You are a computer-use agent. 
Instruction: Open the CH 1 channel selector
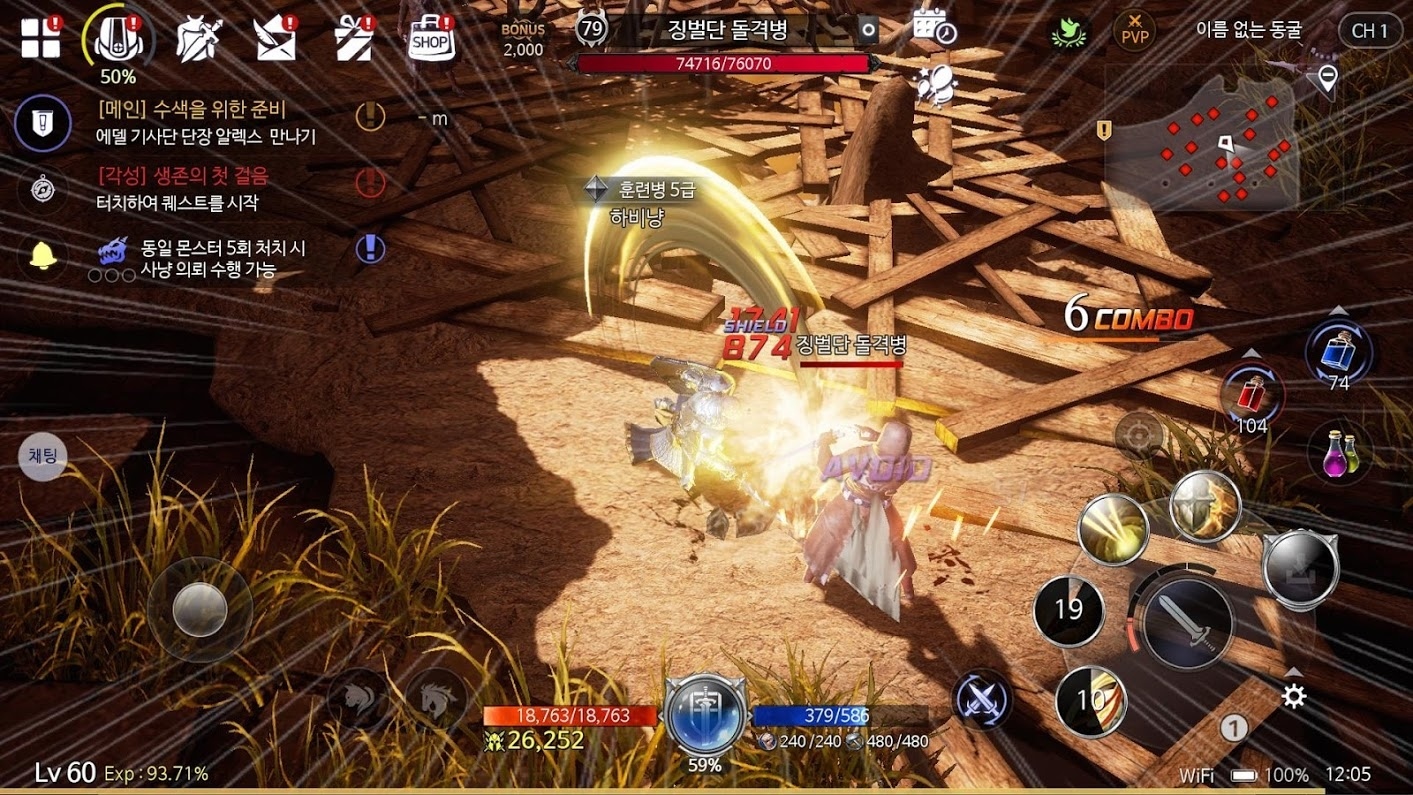pos(1369,31)
